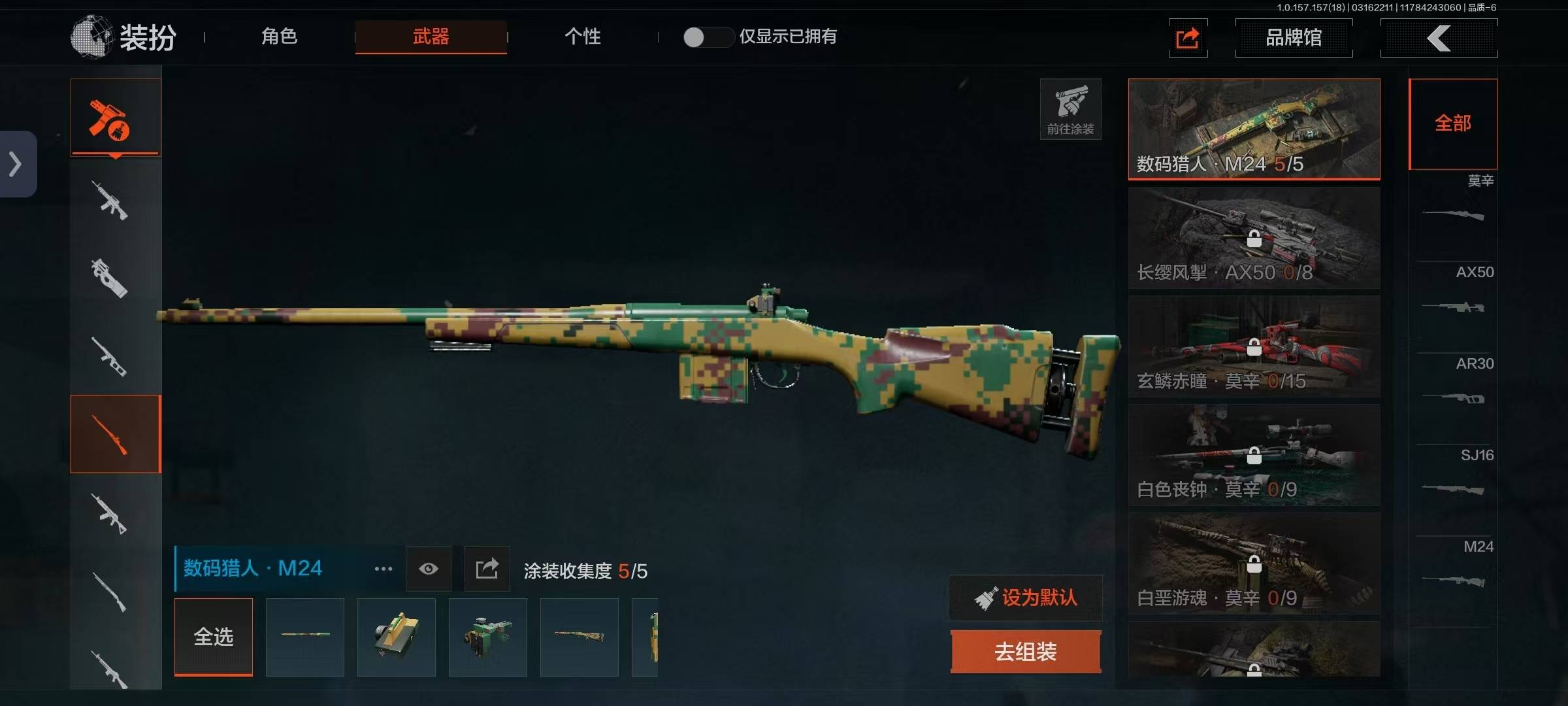1568x706 pixels.
Task: Open the 个性 tab
Action: (x=582, y=37)
